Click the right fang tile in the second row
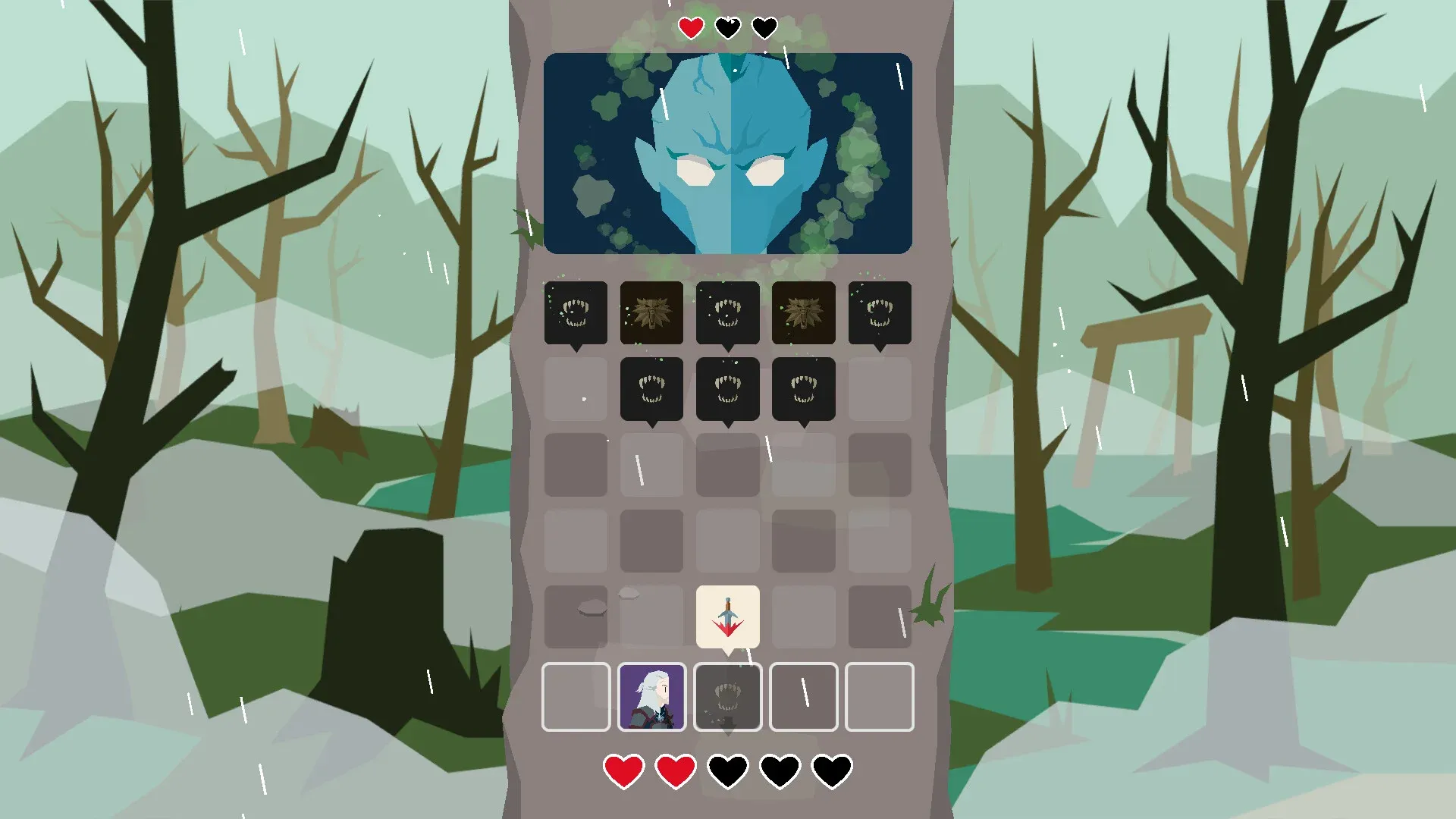 tap(803, 388)
